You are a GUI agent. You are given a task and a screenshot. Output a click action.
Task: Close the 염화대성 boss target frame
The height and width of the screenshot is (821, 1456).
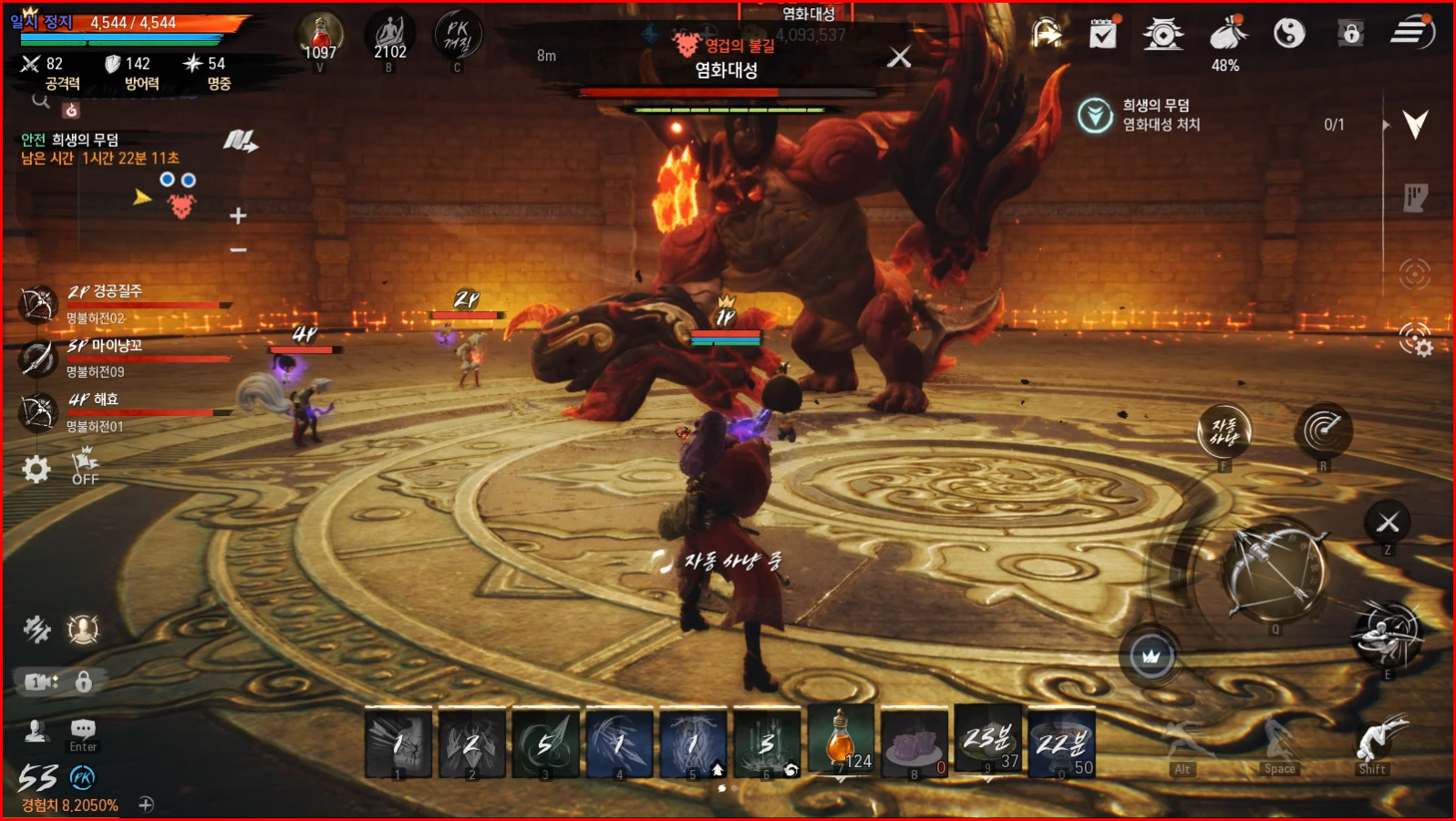(x=899, y=57)
